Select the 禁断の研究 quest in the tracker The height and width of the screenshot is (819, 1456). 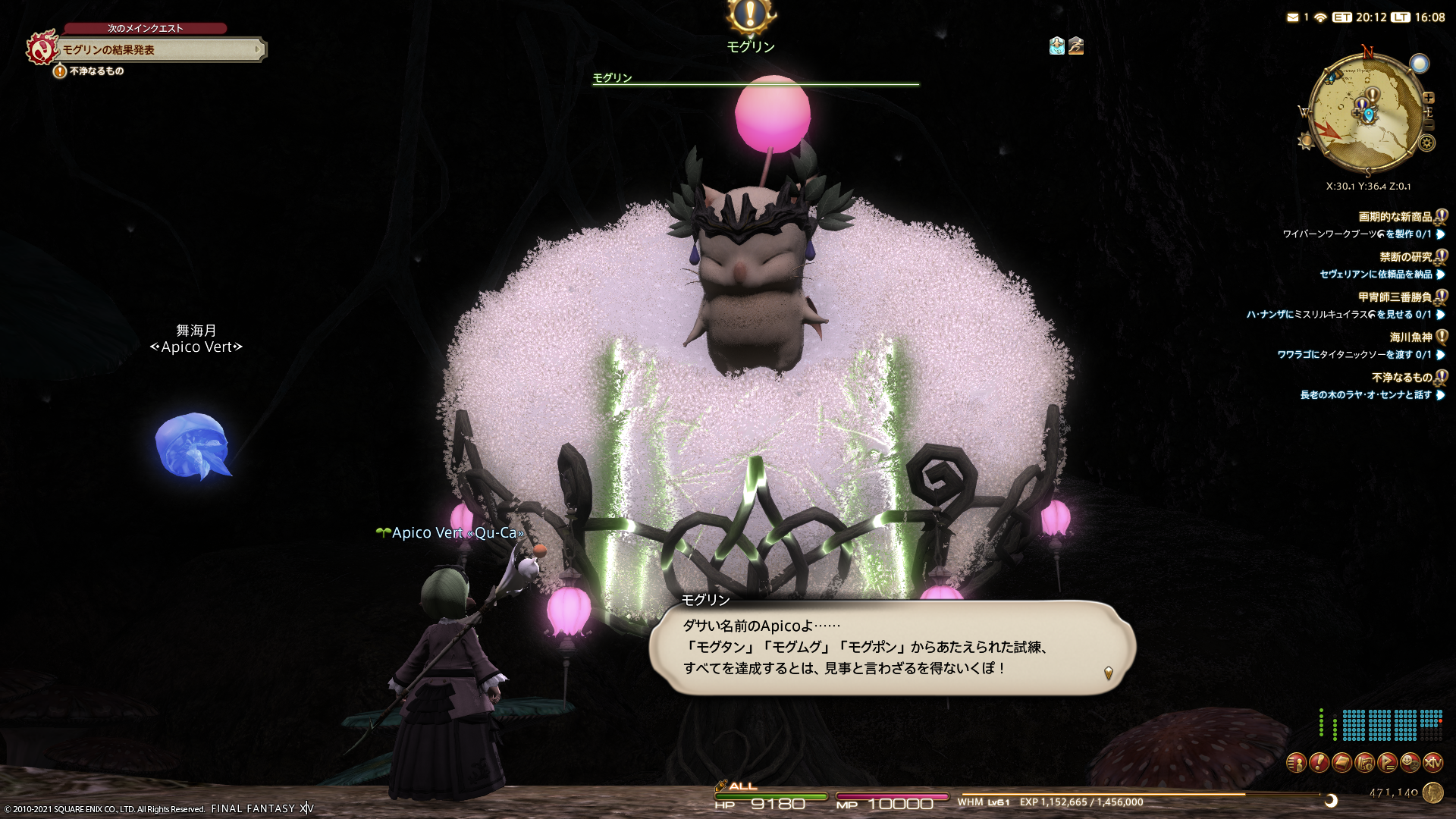point(1405,257)
